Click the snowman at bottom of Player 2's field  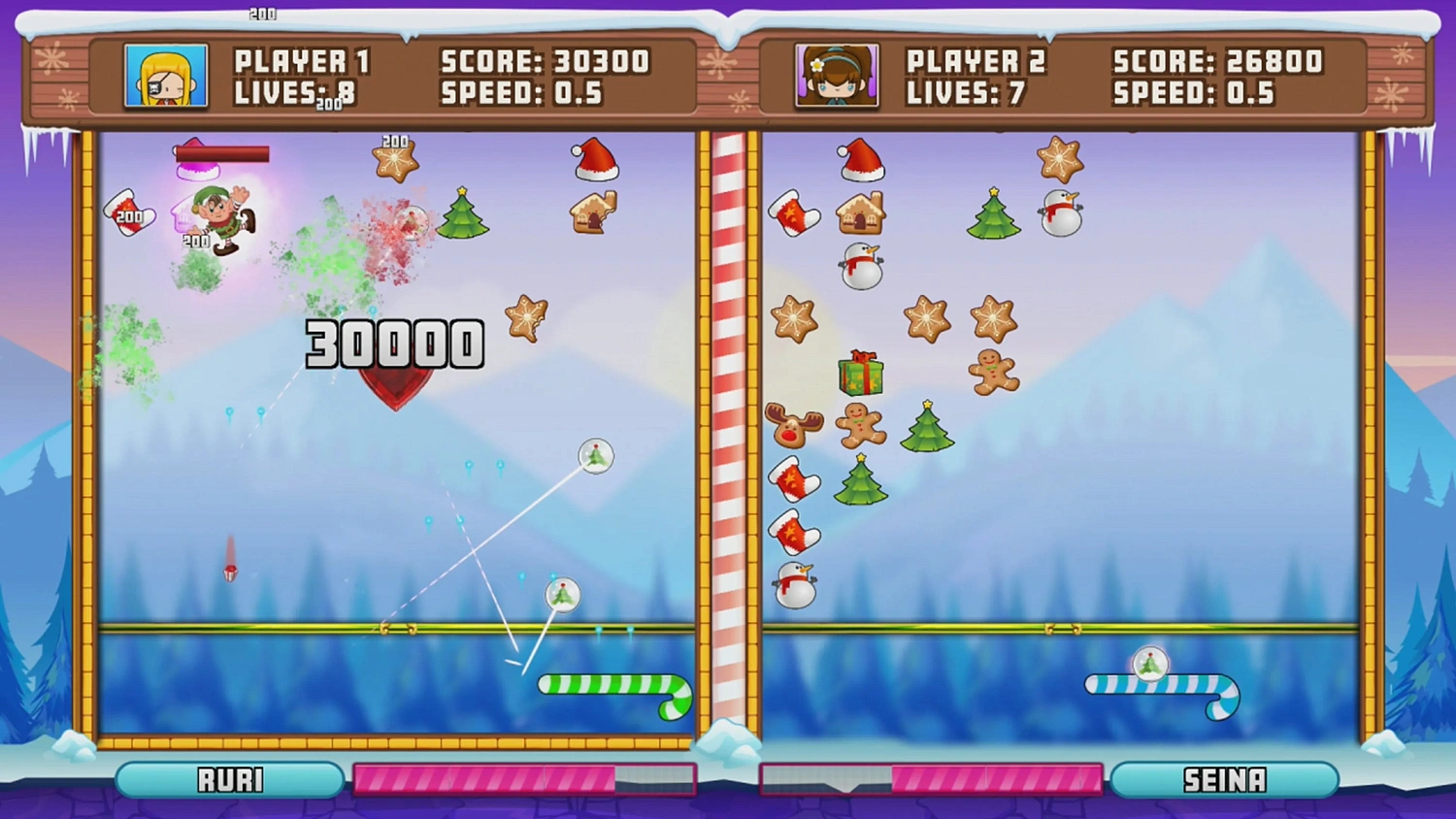pos(796,588)
